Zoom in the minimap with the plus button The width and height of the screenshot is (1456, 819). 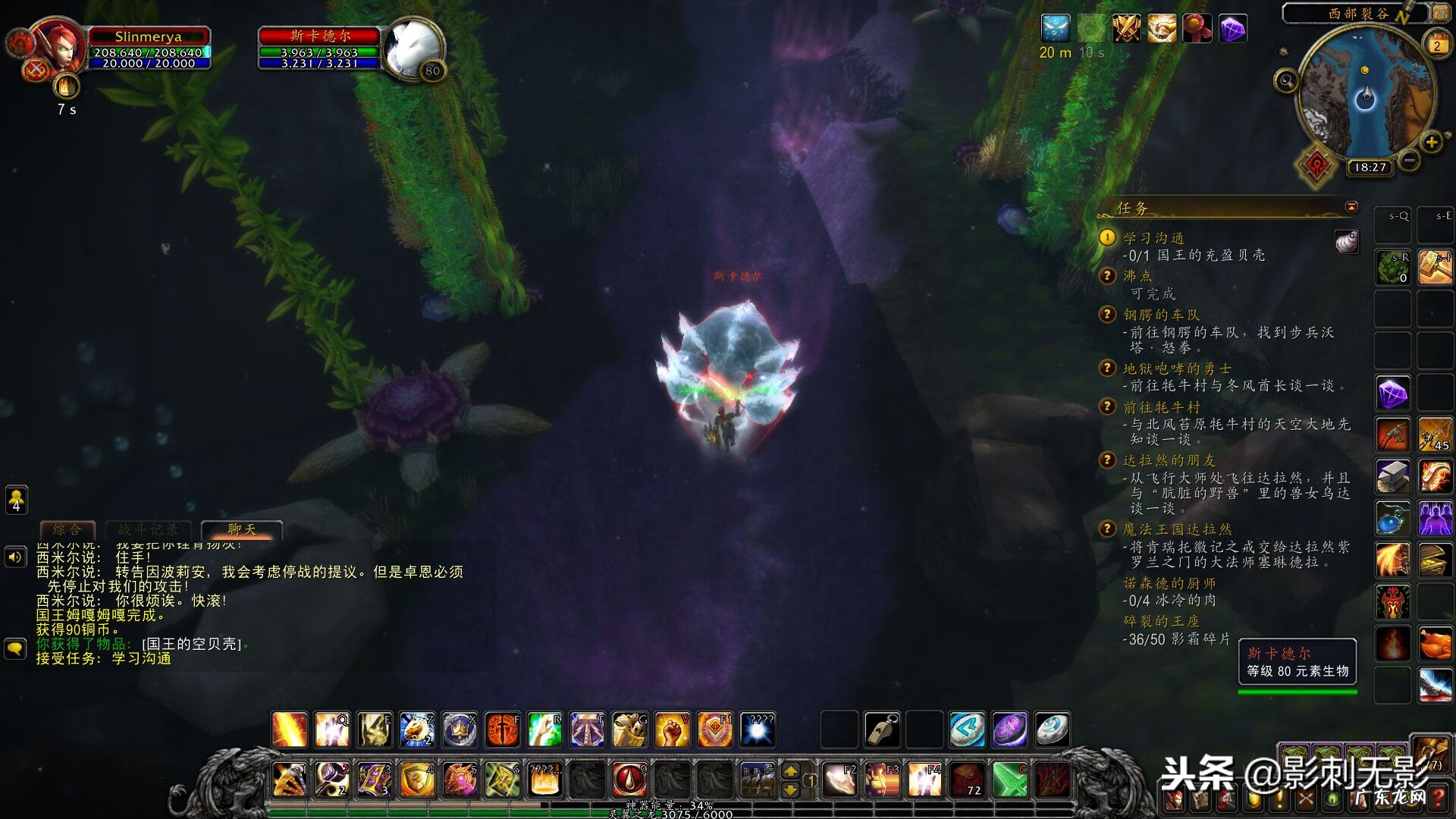coord(1431,142)
